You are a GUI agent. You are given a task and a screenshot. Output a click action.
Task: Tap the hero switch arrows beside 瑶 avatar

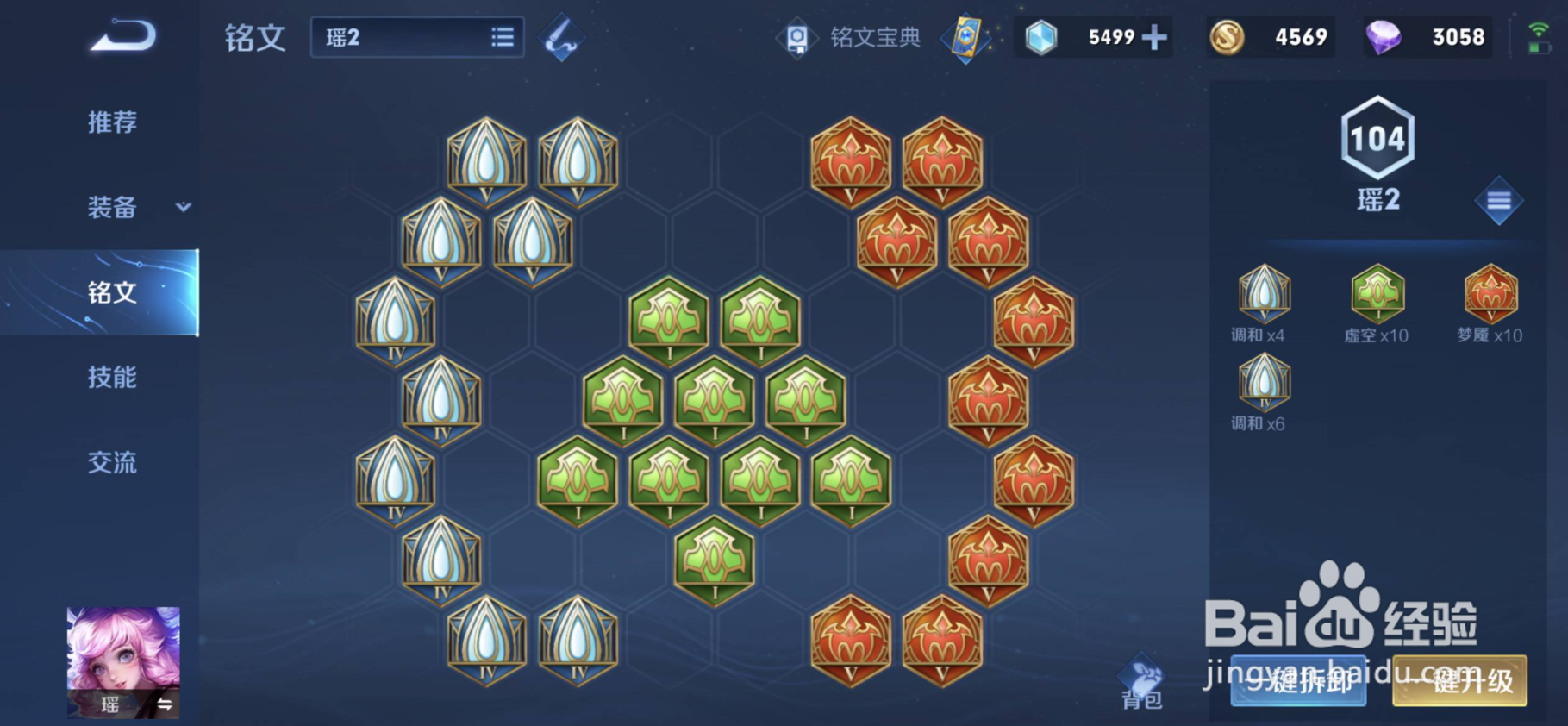(165, 704)
